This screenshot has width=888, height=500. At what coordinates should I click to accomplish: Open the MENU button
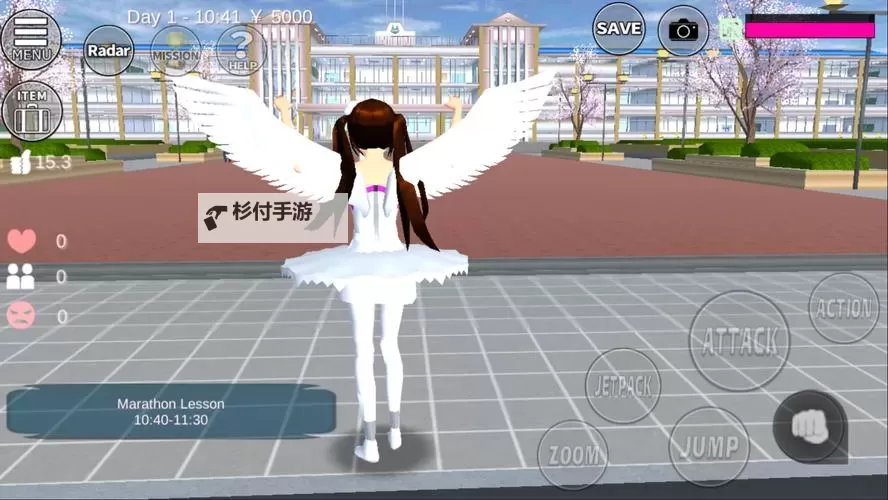[32, 38]
